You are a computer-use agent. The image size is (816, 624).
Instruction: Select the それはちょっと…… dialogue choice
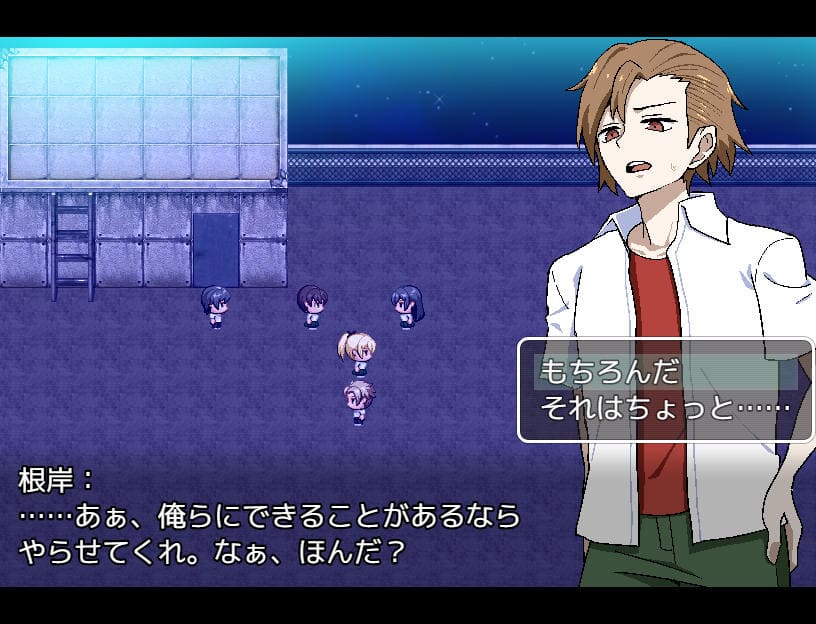pyautogui.click(x=664, y=408)
